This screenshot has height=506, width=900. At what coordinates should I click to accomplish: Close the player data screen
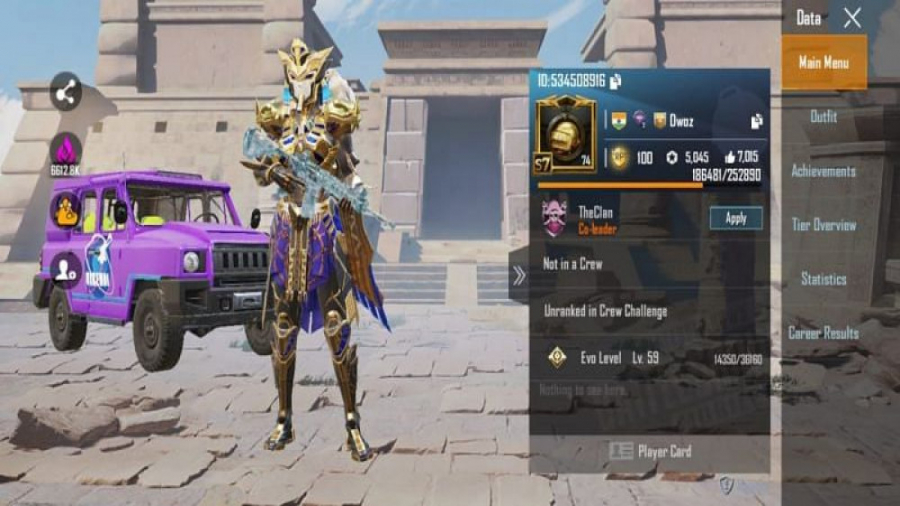(852, 17)
